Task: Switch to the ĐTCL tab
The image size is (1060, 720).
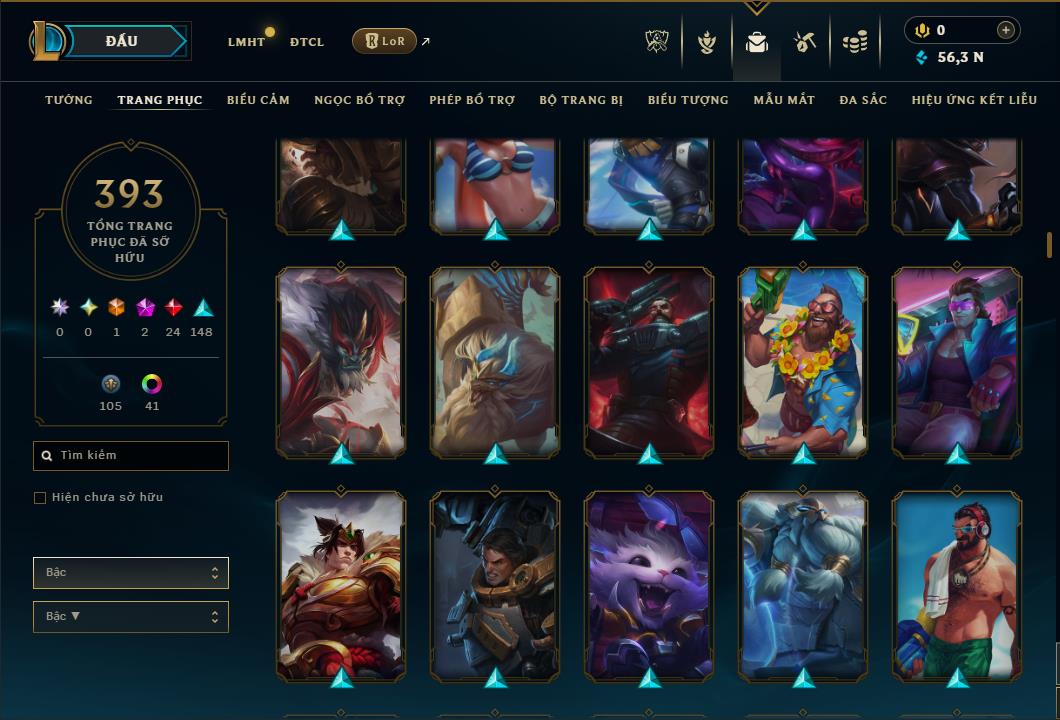Action: [307, 42]
